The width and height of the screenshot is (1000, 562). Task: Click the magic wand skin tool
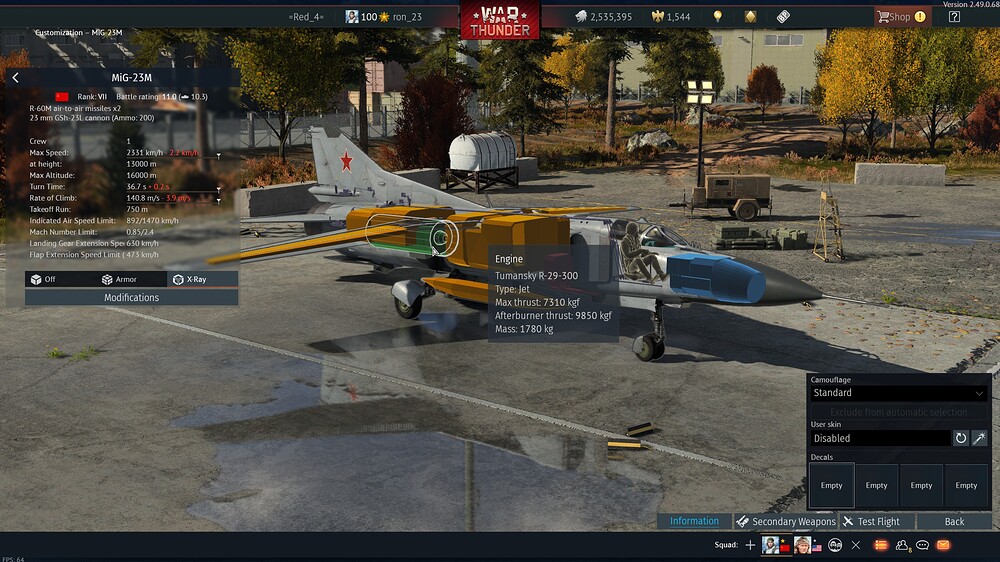[x=979, y=438]
